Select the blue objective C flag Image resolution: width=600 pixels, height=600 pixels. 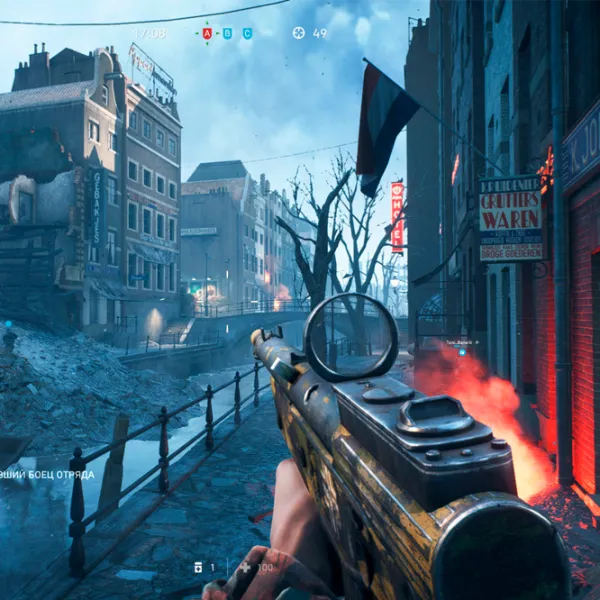[x=247, y=33]
